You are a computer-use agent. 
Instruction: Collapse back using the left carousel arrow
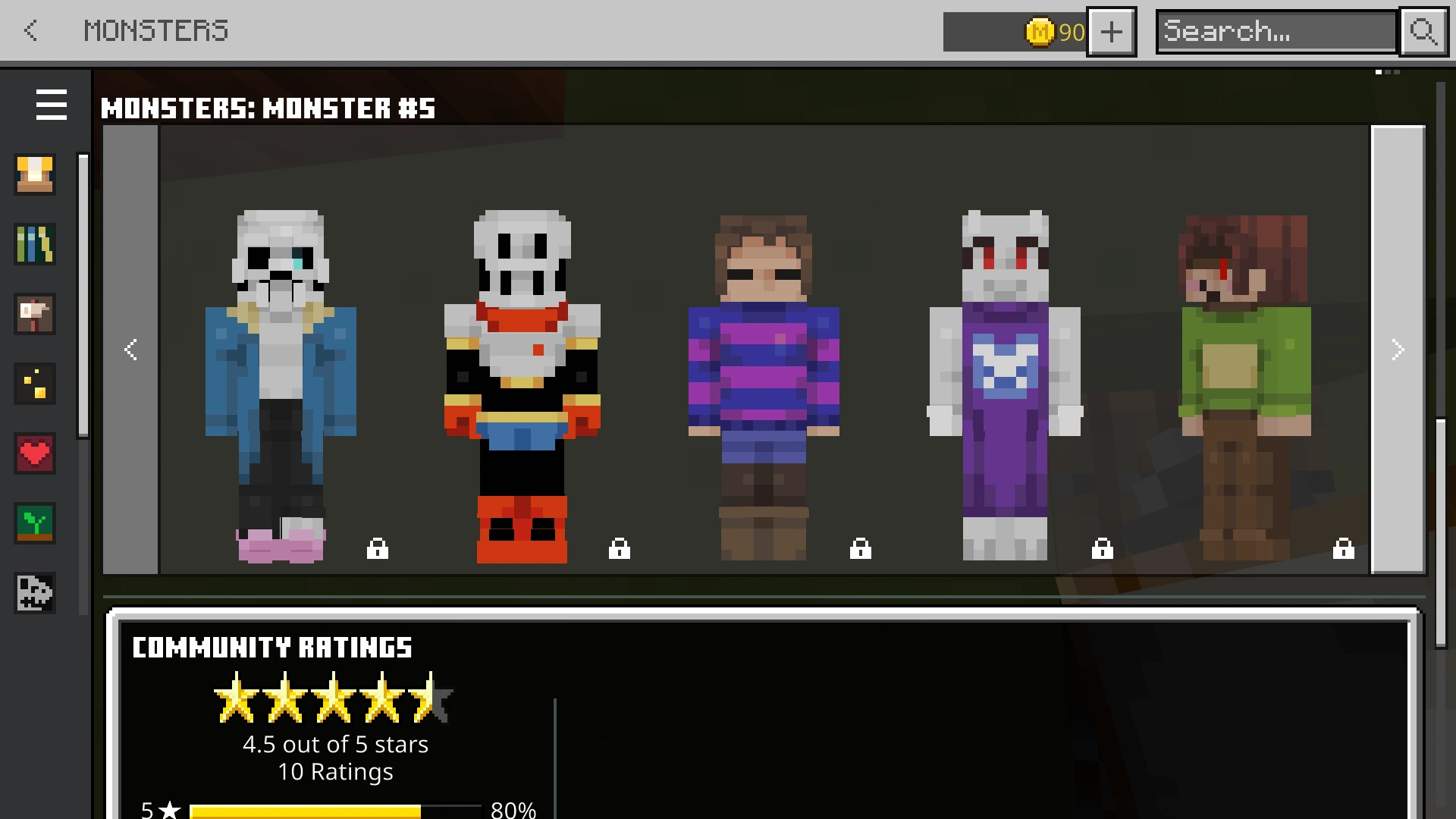tap(130, 350)
